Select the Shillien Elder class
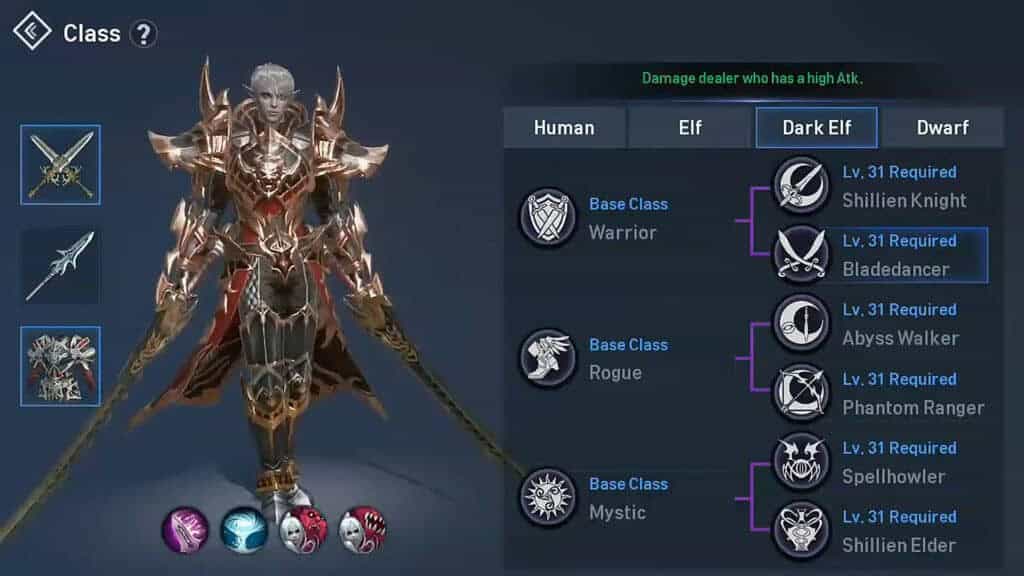The width and height of the screenshot is (1024, 576). pos(802,531)
